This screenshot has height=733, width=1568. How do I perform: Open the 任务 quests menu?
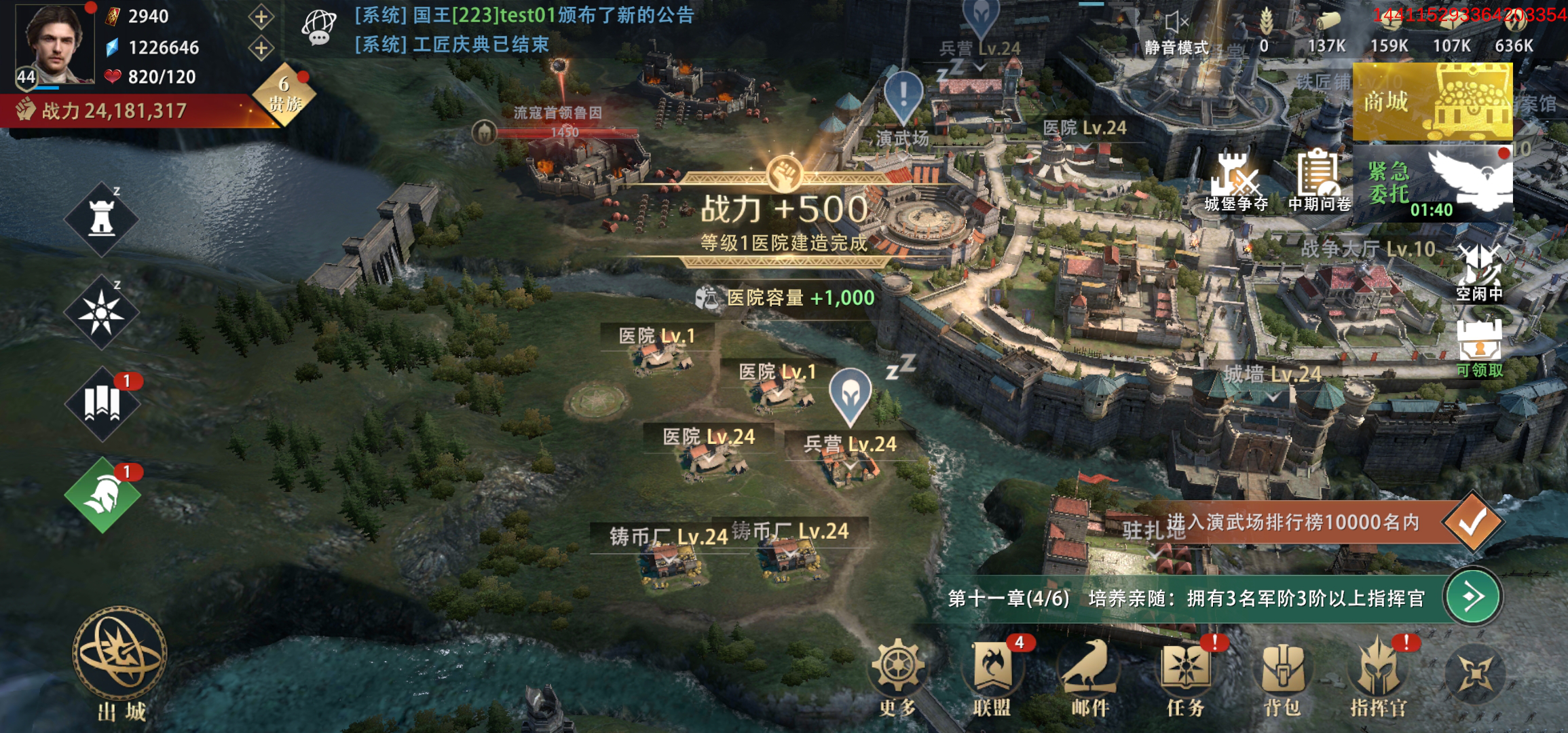1185,675
